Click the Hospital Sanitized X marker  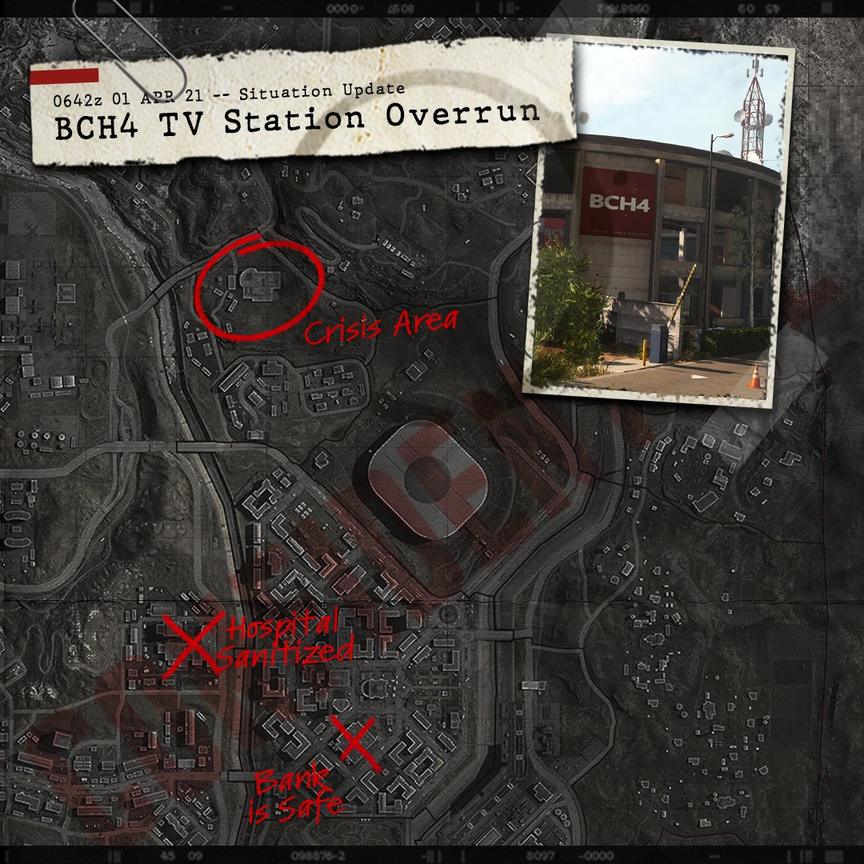click(x=193, y=643)
